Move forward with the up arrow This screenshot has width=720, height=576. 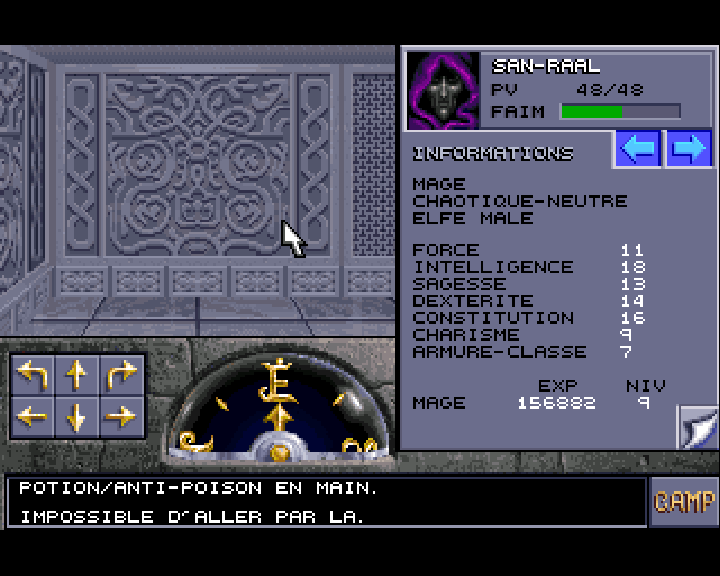coord(77,375)
